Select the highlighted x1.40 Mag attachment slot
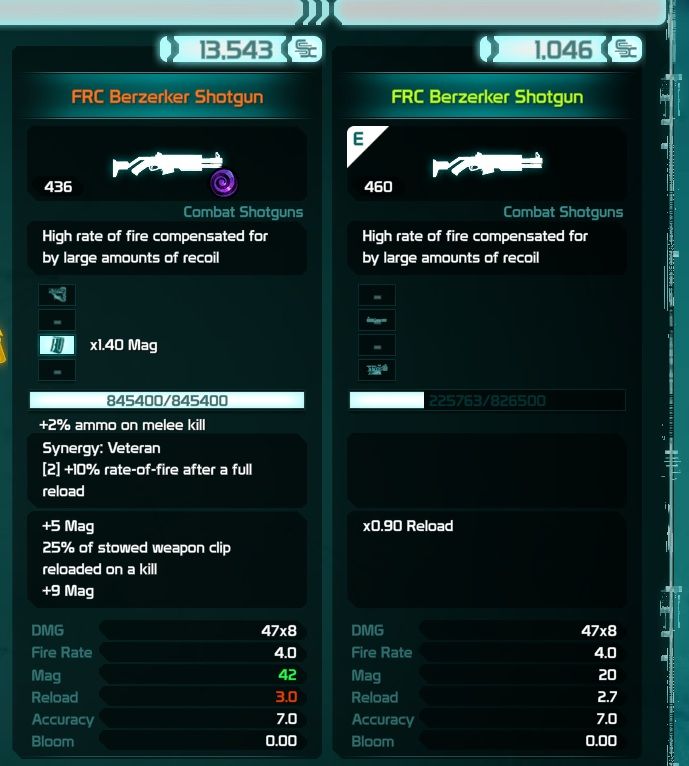Screen dimensions: 689x766 (x=57, y=345)
